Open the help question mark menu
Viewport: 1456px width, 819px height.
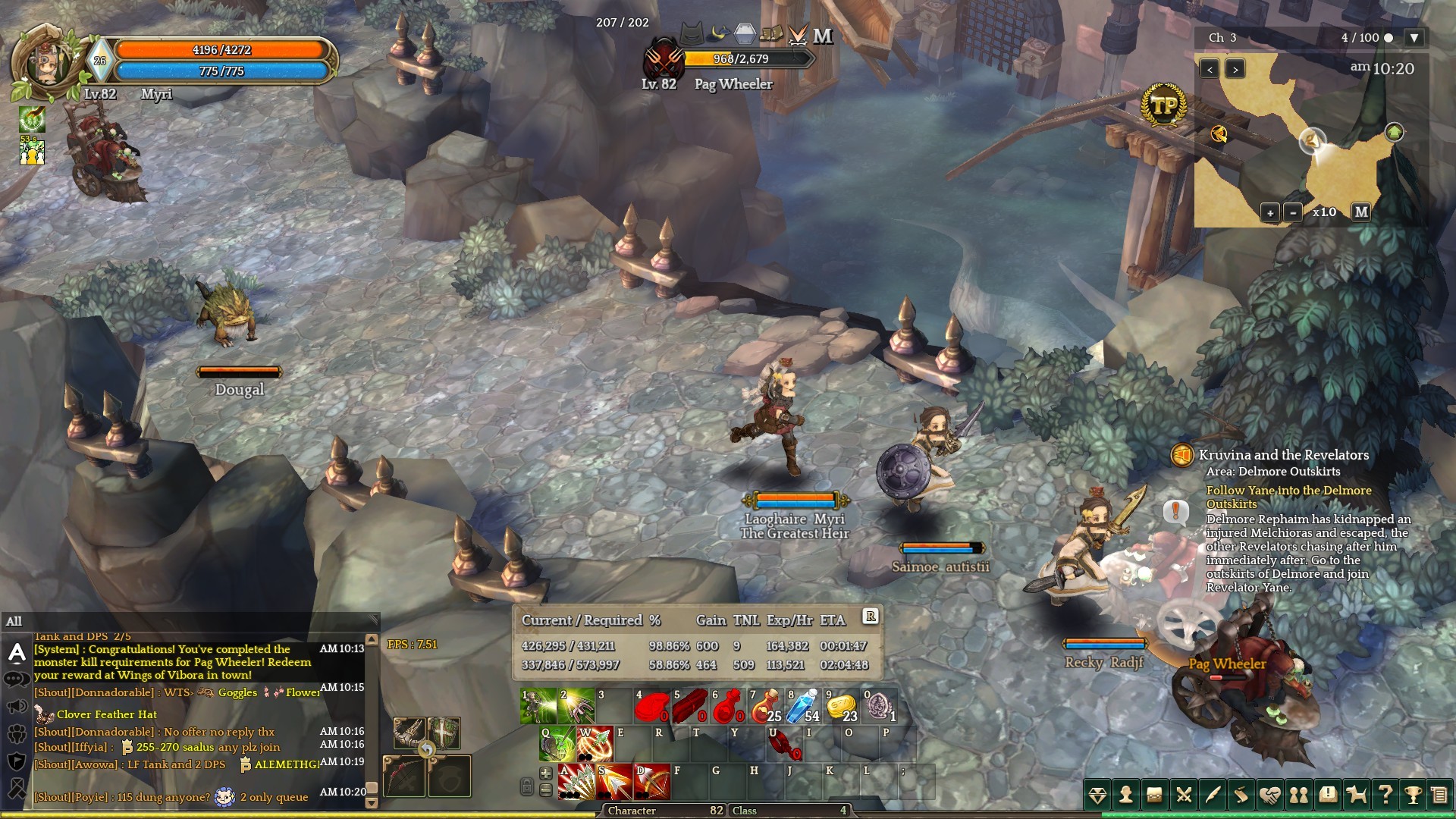1385,795
